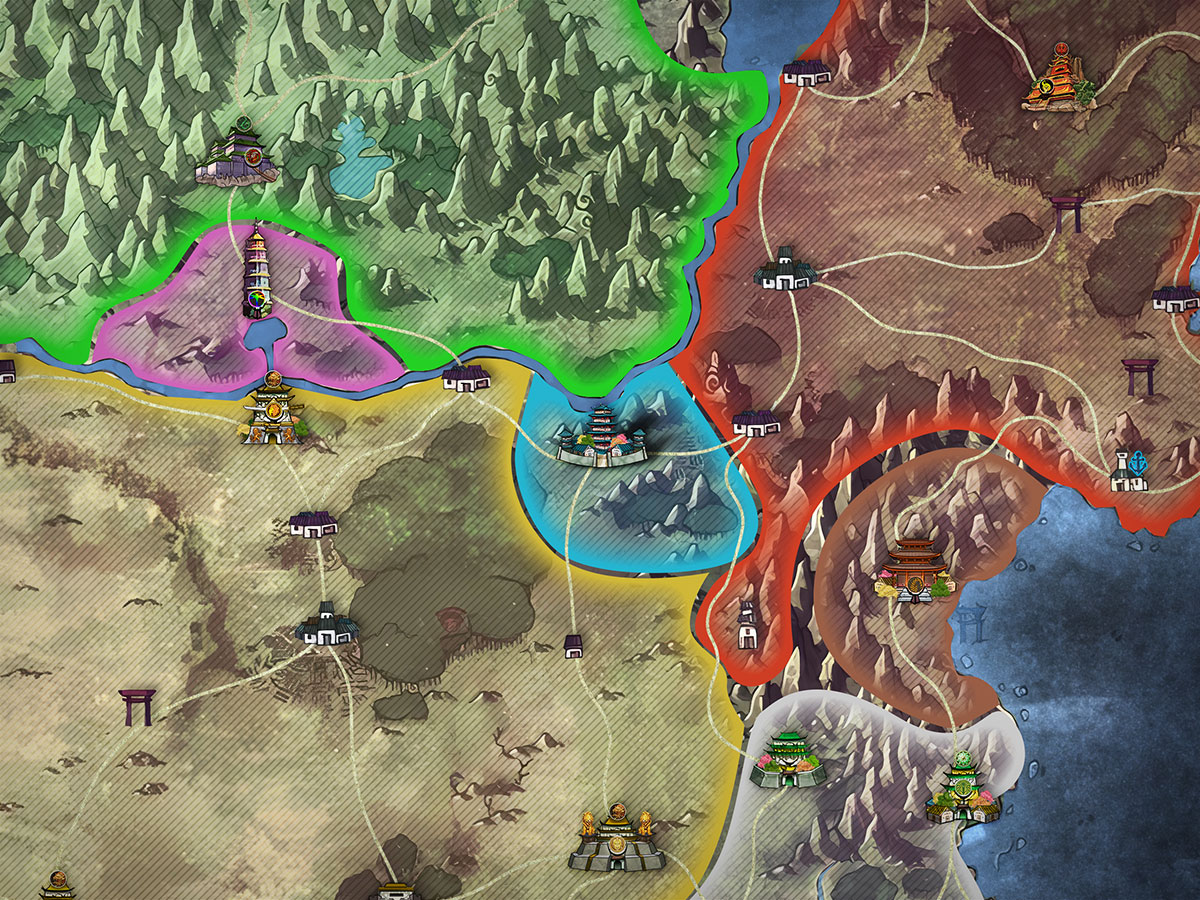Screen dimensions: 1200x900
Task: Select the tall pagoda tower in the pink territory
Action: pyautogui.click(x=257, y=271)
